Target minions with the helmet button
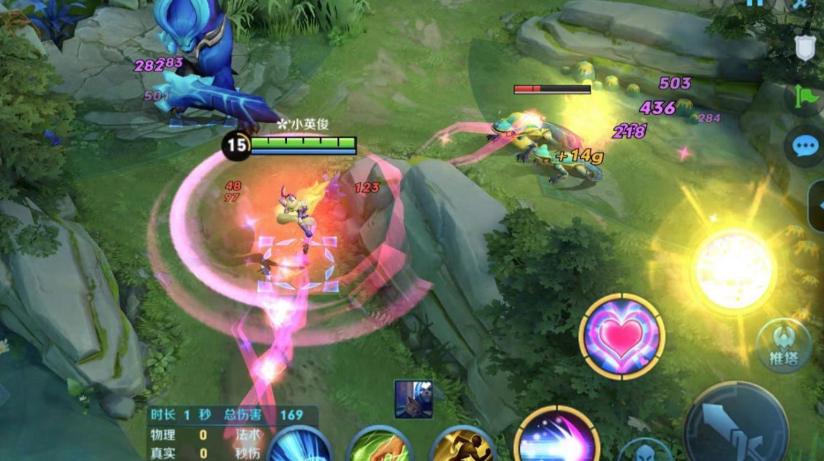The height and width of the screenshot is (461, 824). [x=644, y=452]
